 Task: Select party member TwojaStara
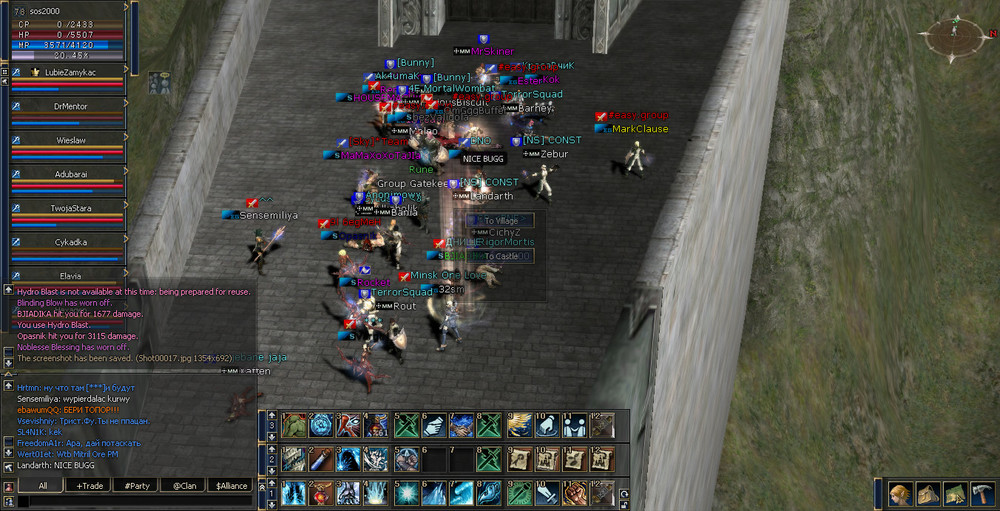tap(69, 207)
